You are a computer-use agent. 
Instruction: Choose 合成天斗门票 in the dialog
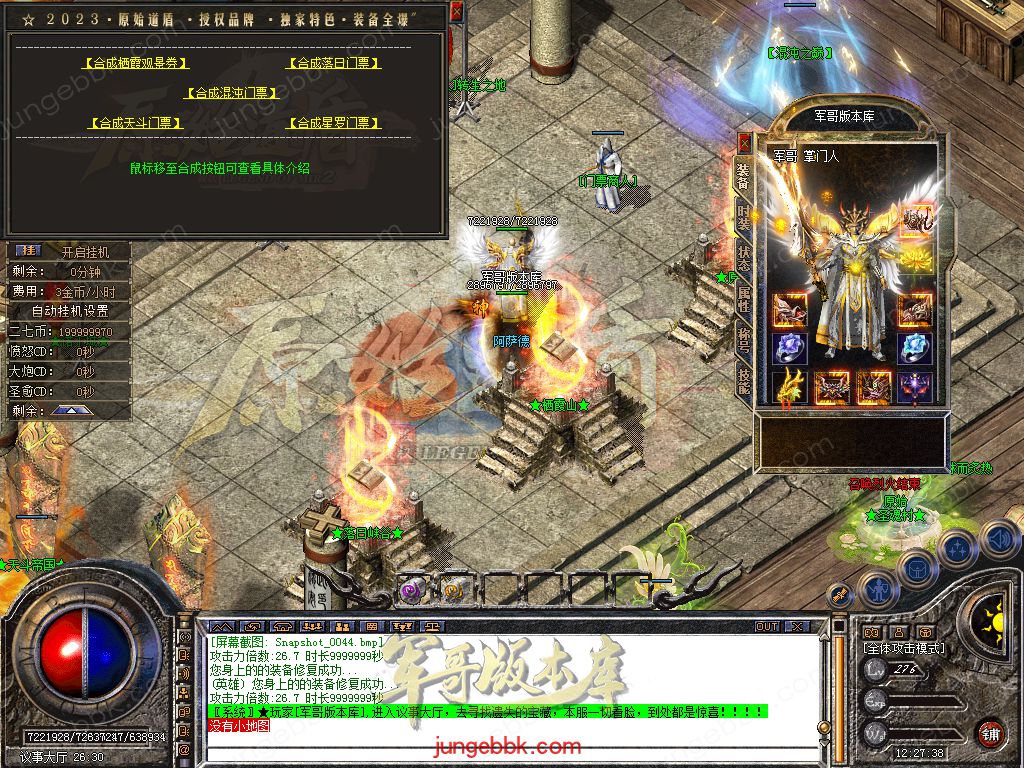[x=135, y=123]
